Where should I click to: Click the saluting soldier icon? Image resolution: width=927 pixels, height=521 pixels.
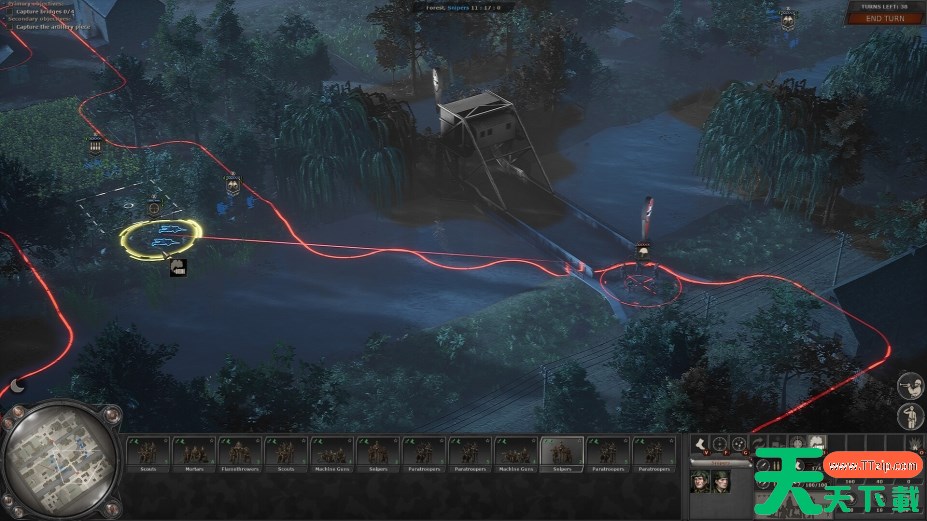(x=909, y=416)
